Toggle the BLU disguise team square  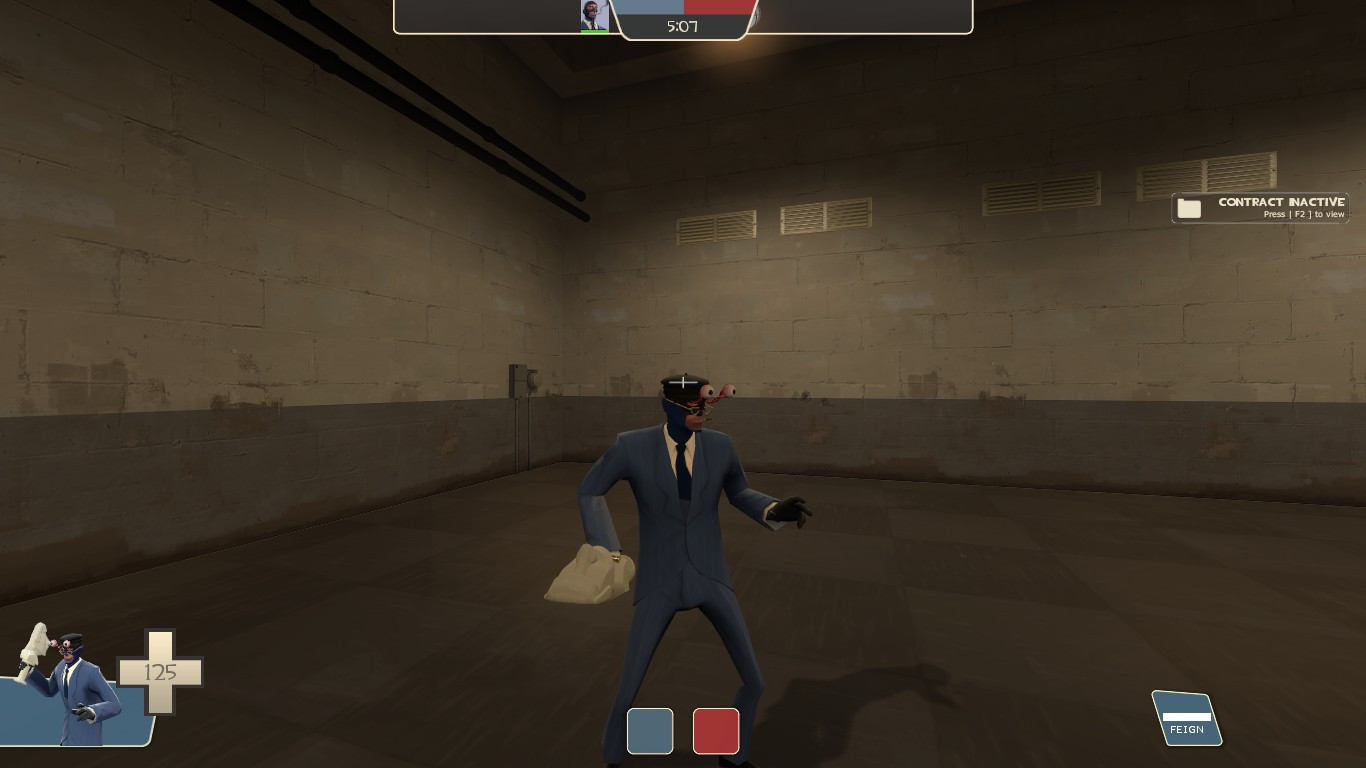650,731
